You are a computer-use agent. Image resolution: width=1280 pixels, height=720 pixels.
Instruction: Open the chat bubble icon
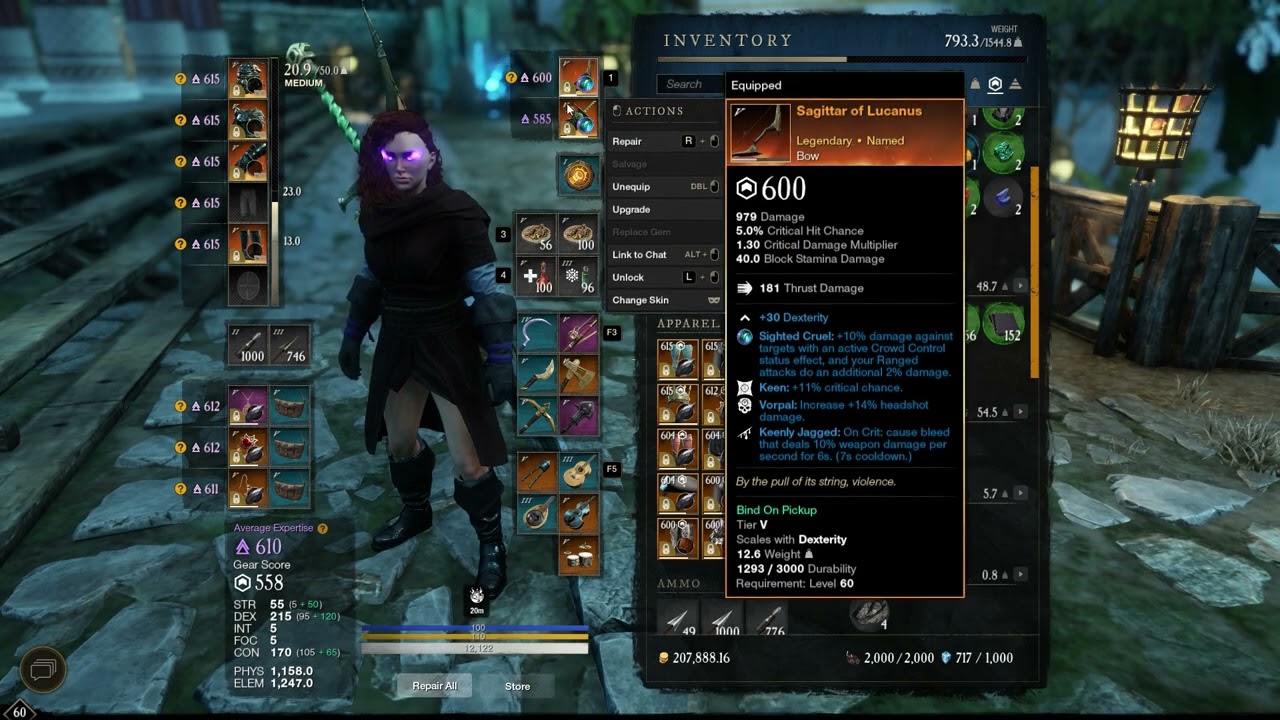tap(43, 668)
